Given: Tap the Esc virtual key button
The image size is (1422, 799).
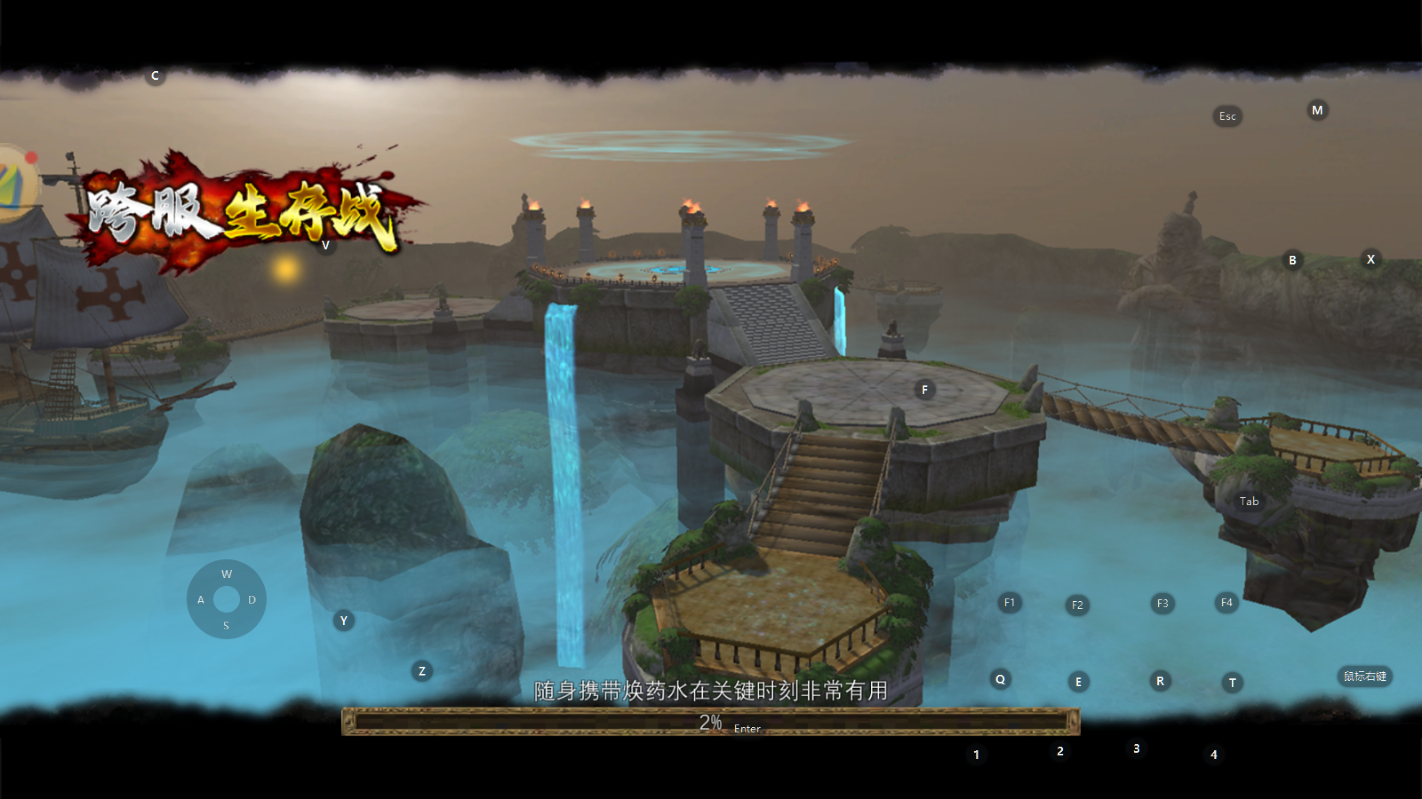Looking at the screenshot, I should 1227,116.
